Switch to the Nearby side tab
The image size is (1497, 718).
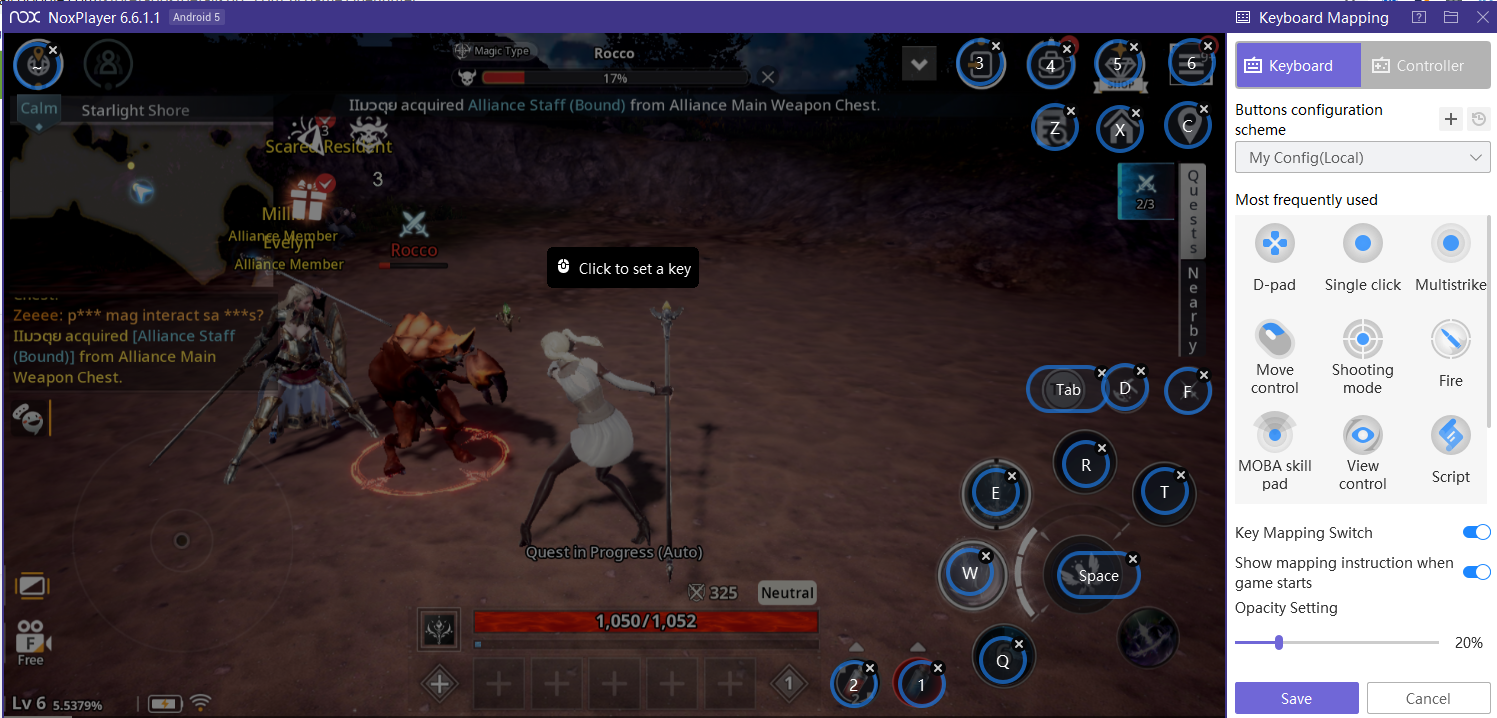click(1192, 310)
